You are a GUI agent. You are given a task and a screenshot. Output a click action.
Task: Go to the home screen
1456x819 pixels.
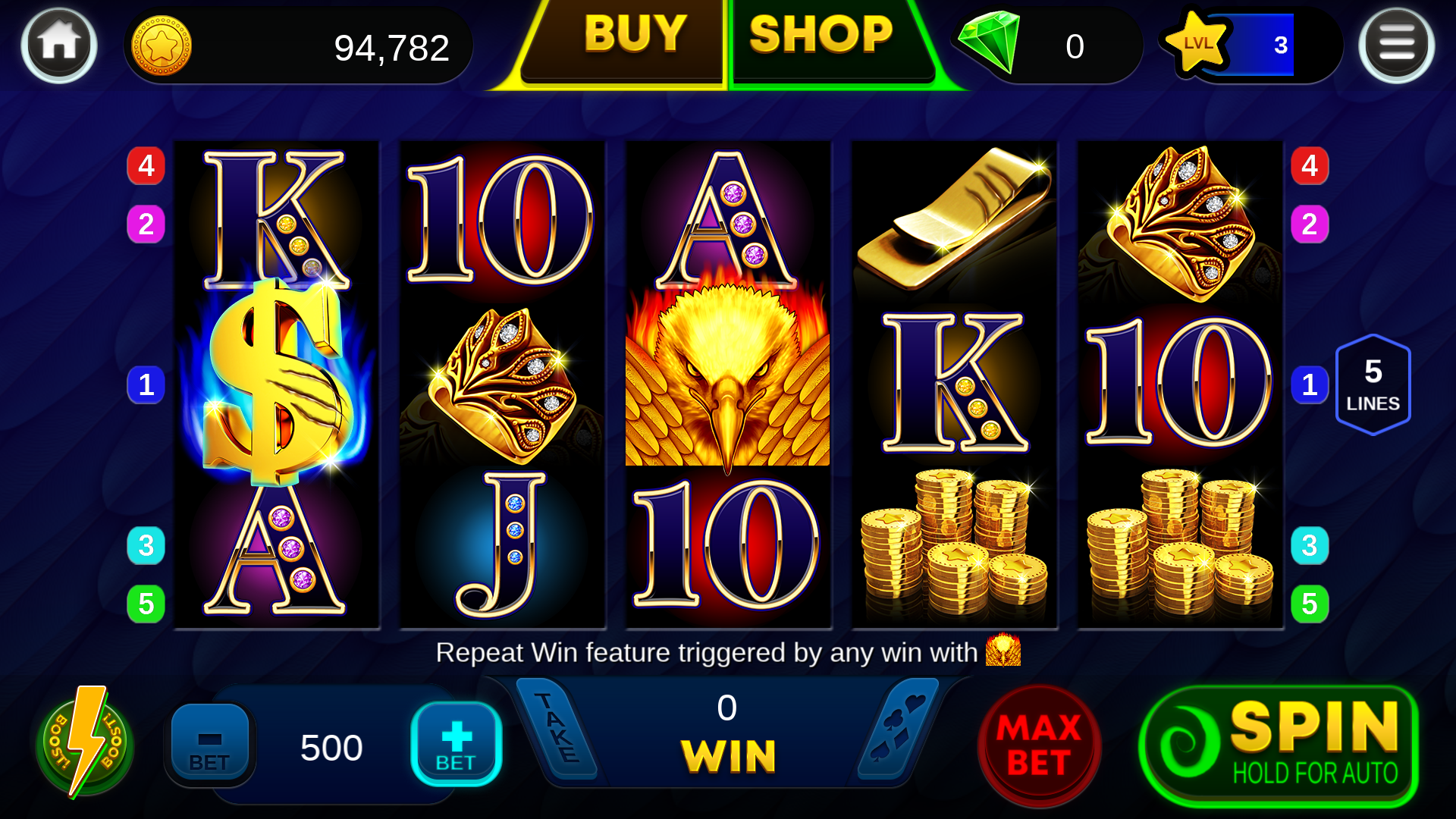59,45
